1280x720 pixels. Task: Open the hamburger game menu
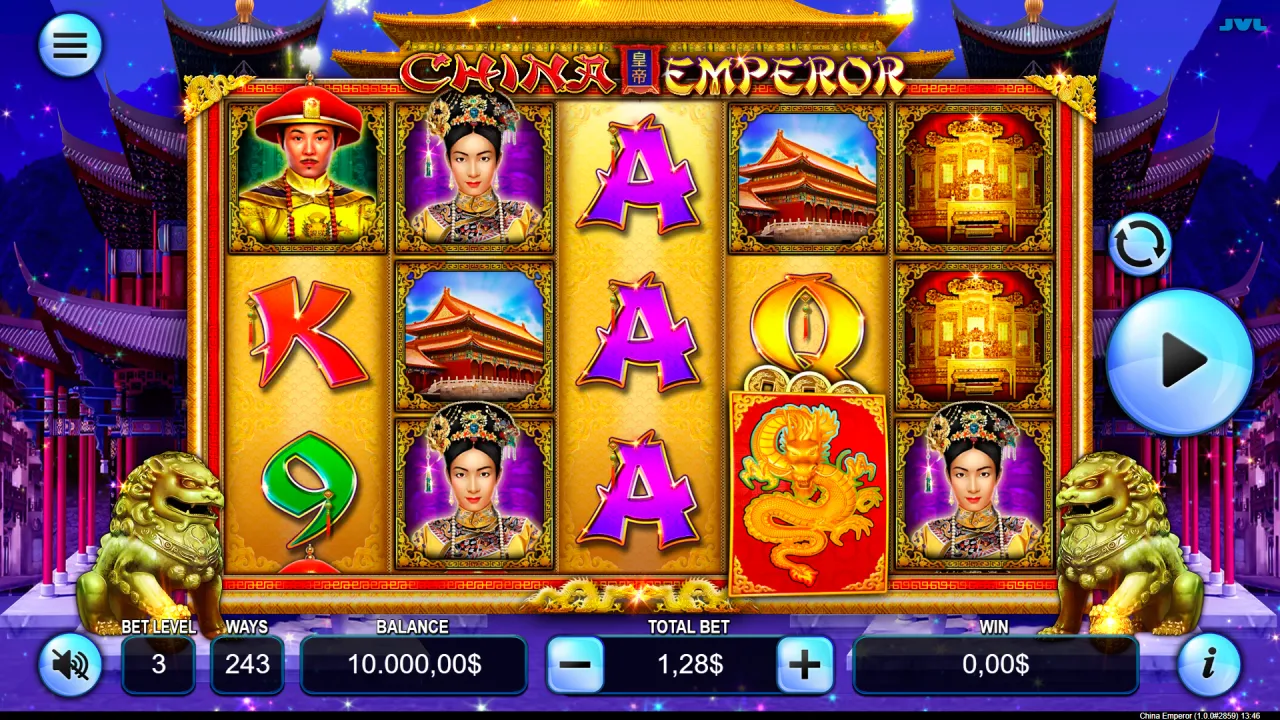pos(69,44)
